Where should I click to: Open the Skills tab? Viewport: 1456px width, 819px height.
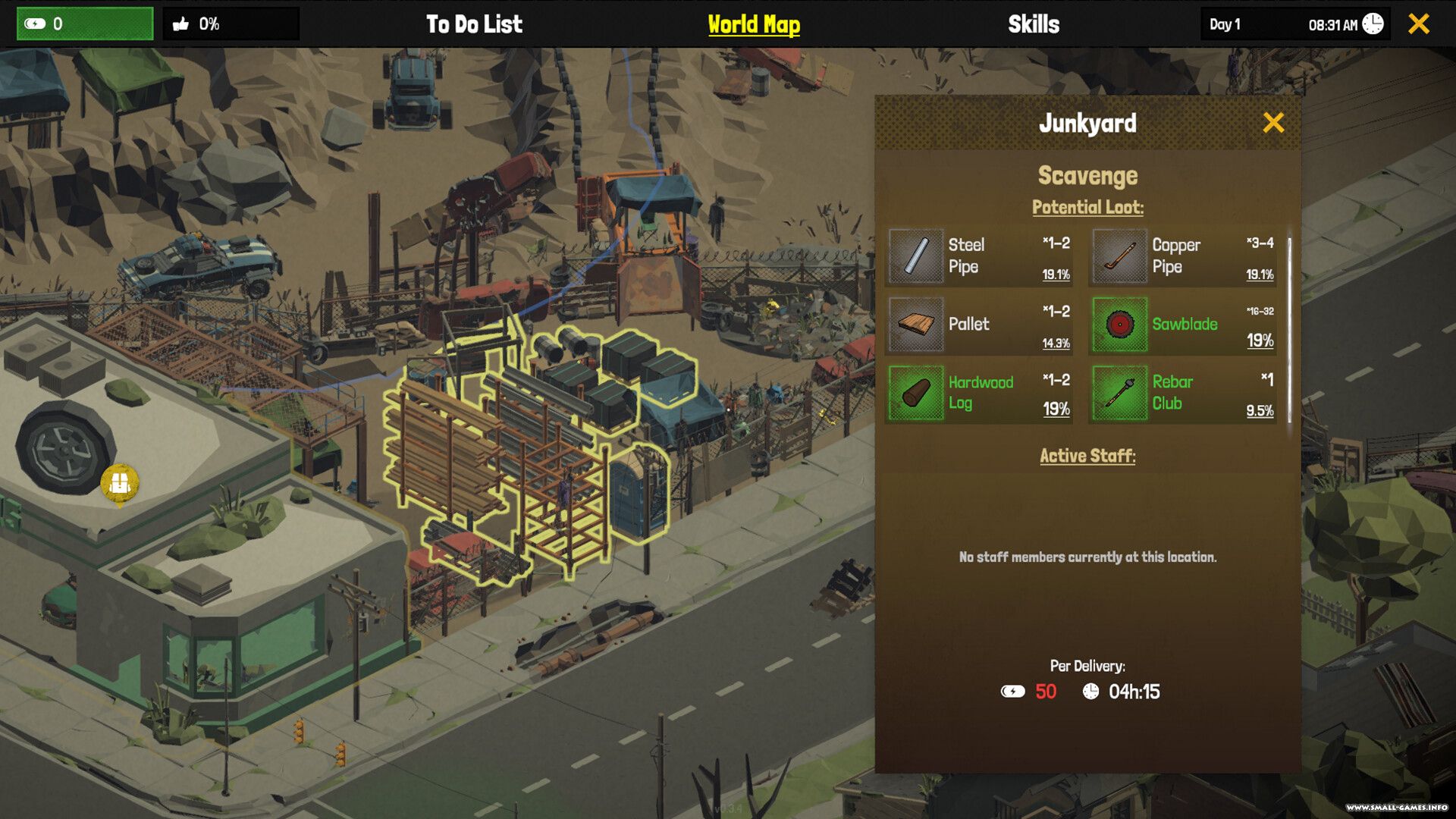point(1034,24)
